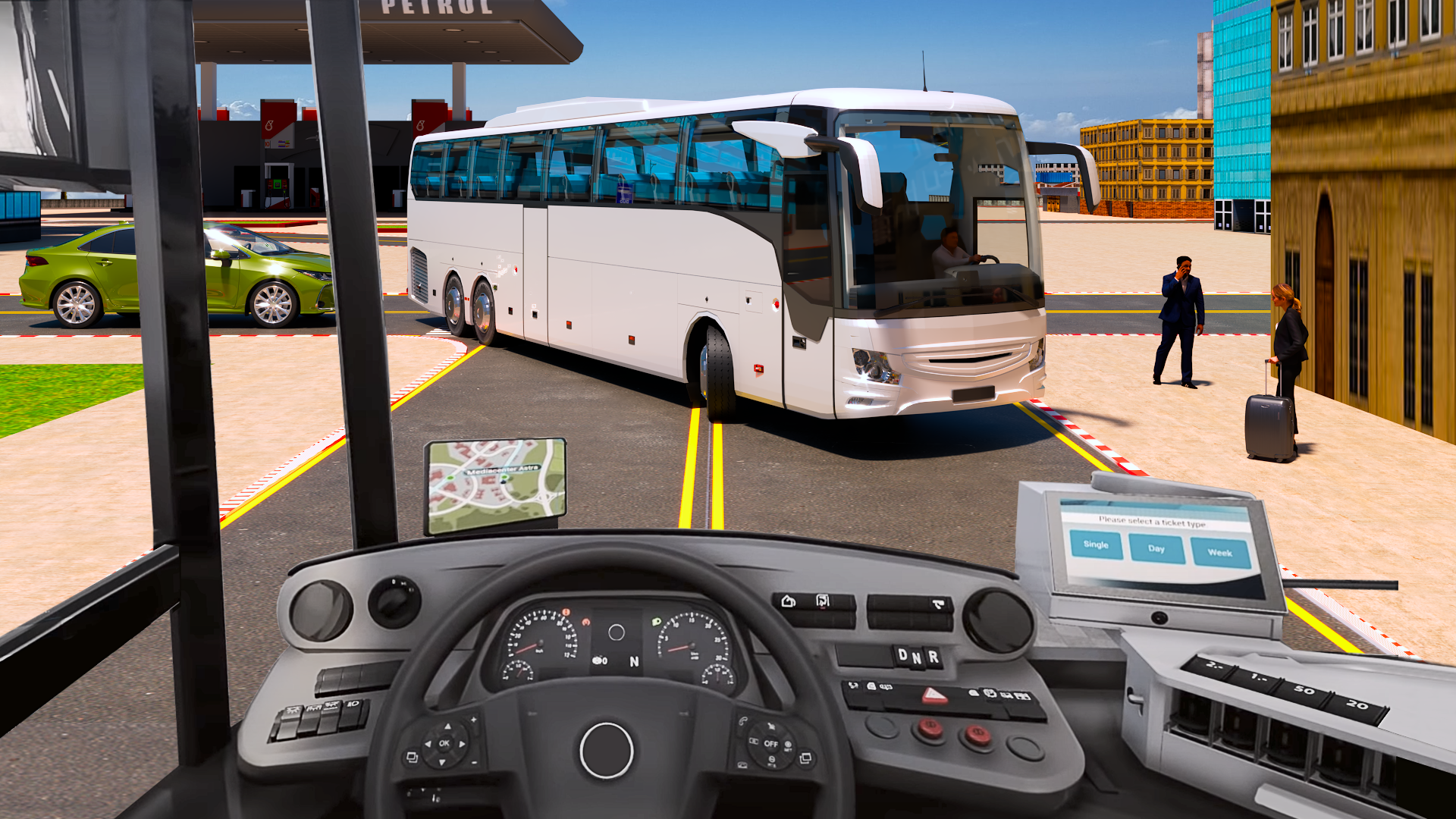The width and height of the screenshot is (1456, 819).
Task: Switch the OFF control on steering wheel
Action: coord(771,745)
